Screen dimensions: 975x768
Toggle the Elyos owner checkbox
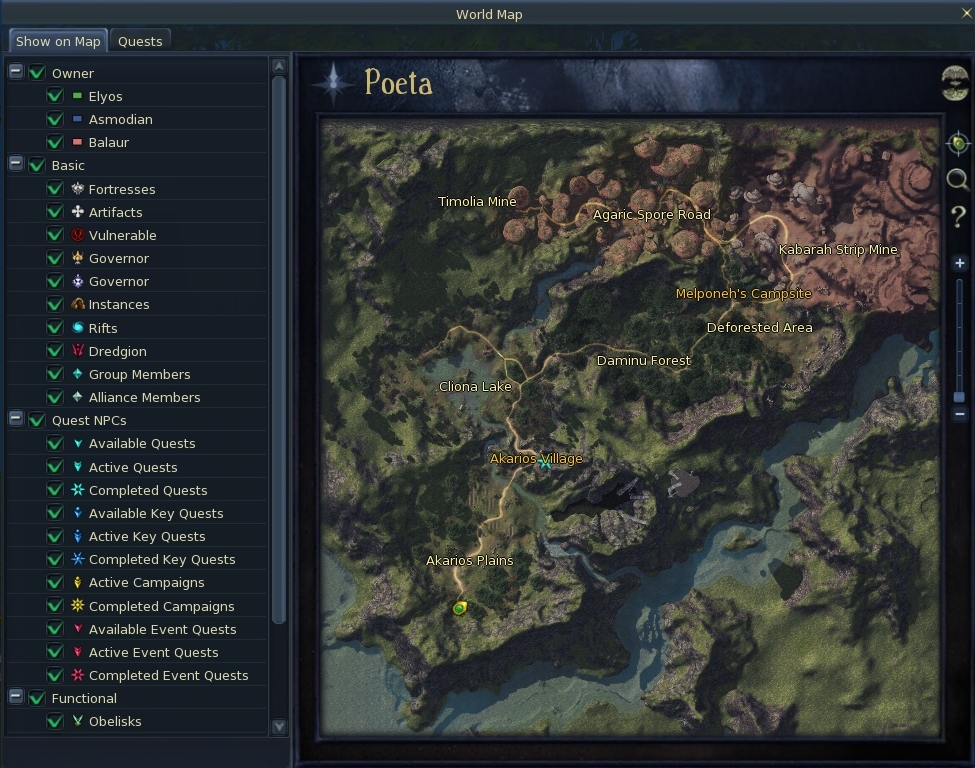(55, 97)
